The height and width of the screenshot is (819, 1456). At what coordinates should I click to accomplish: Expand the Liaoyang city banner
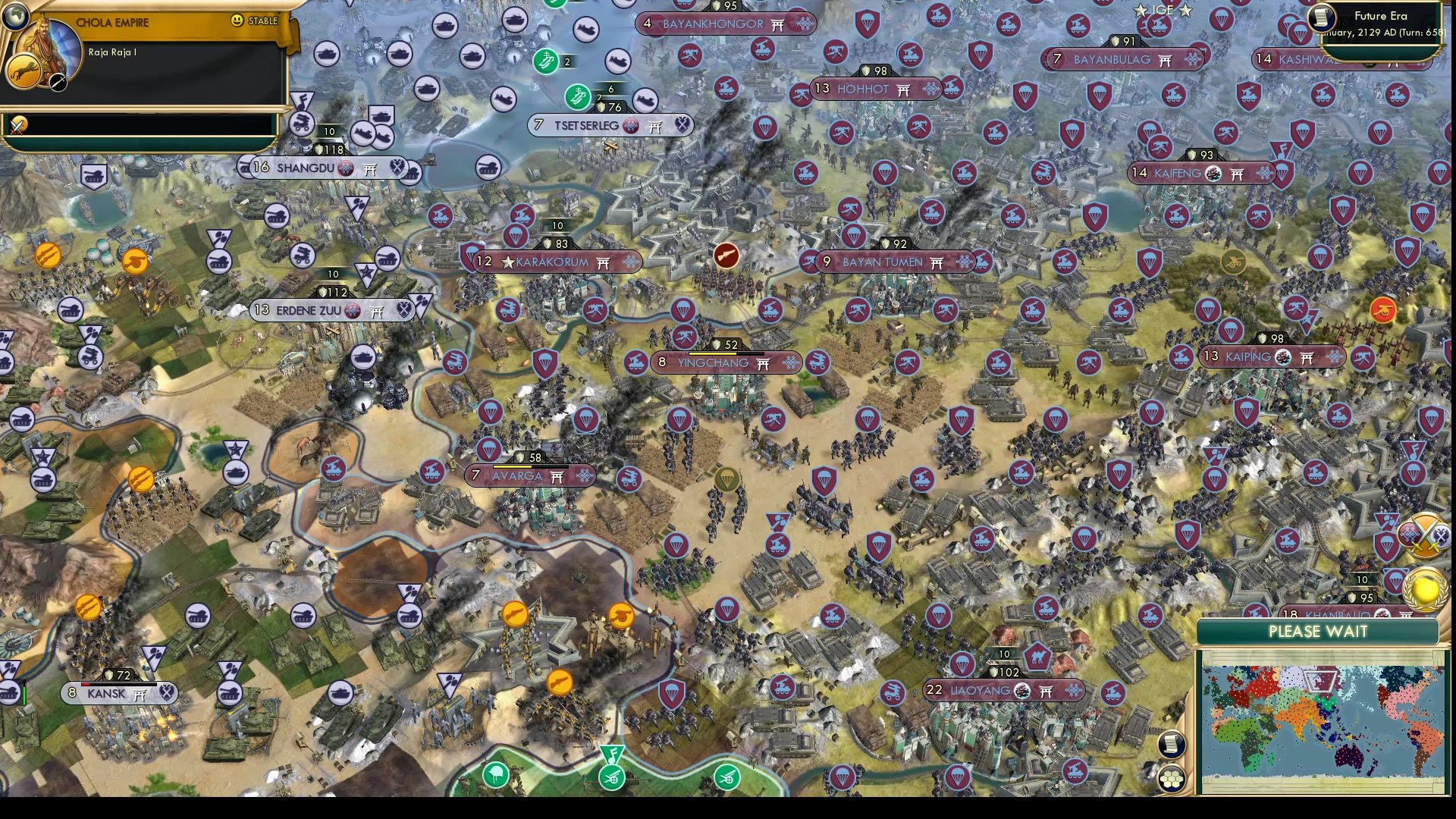tap(1003, 691)
